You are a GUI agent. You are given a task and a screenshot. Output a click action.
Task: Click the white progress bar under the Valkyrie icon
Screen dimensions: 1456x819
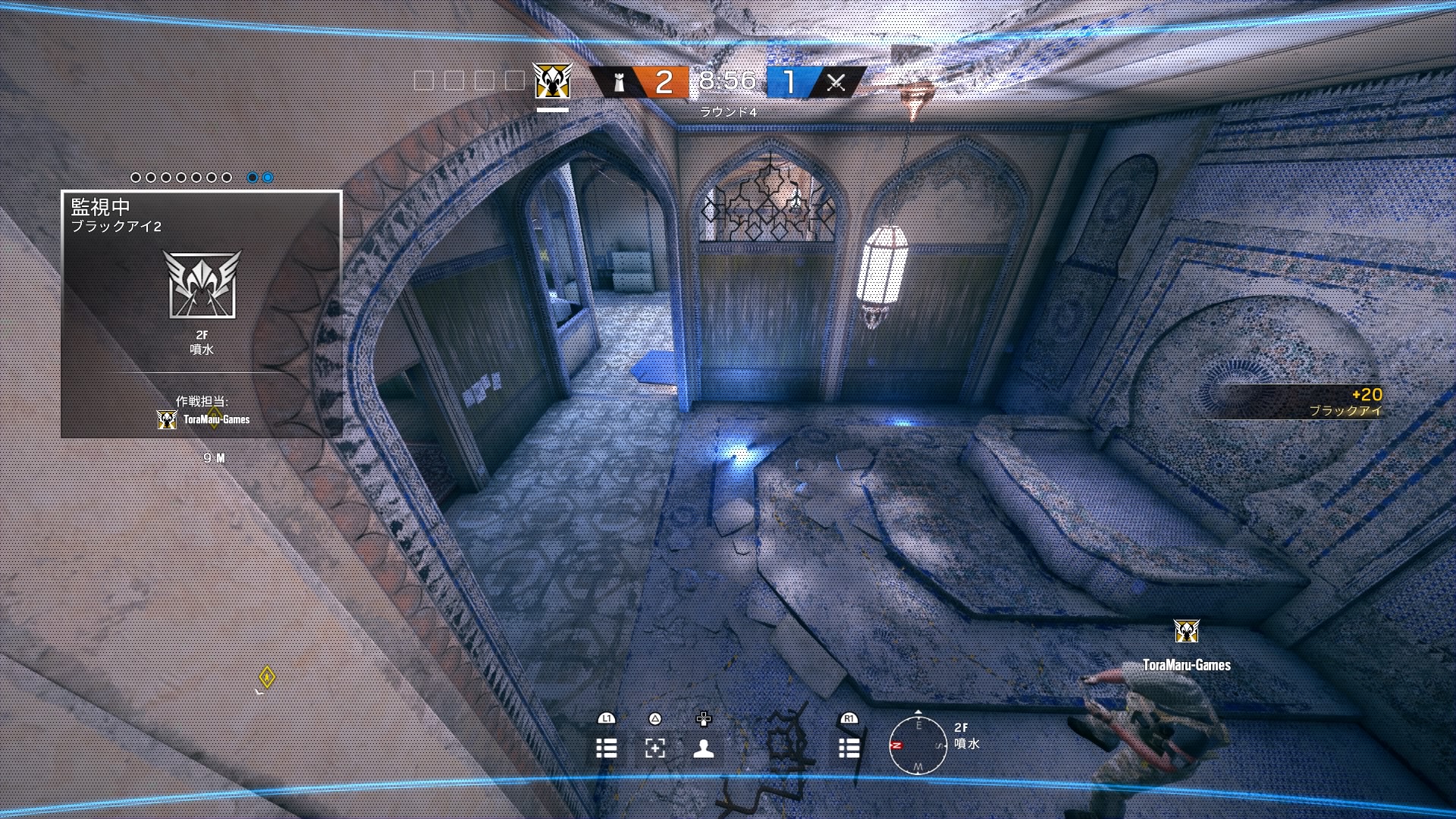coord(551,108)
